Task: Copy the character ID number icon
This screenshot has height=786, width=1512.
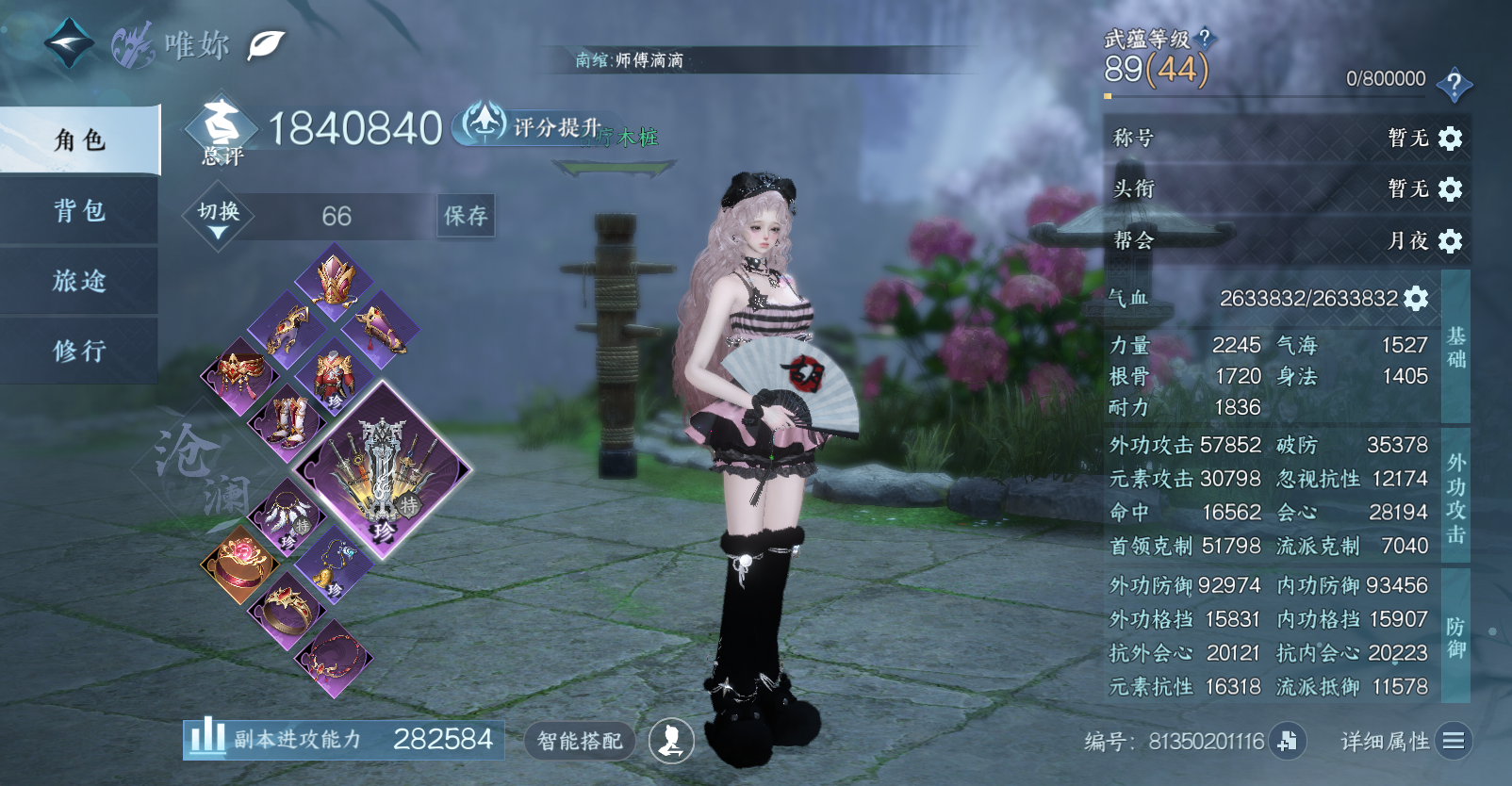Action: (x=1288, y=741)
